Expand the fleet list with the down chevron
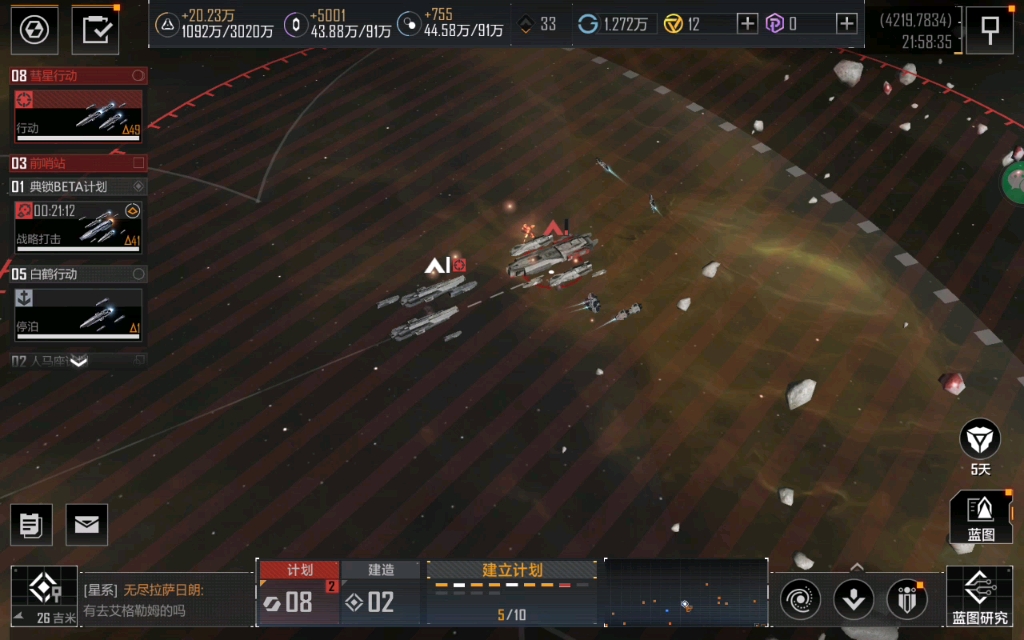This screenshot has height=640, width=1024. pyautogui.click(x=78, y=362)
